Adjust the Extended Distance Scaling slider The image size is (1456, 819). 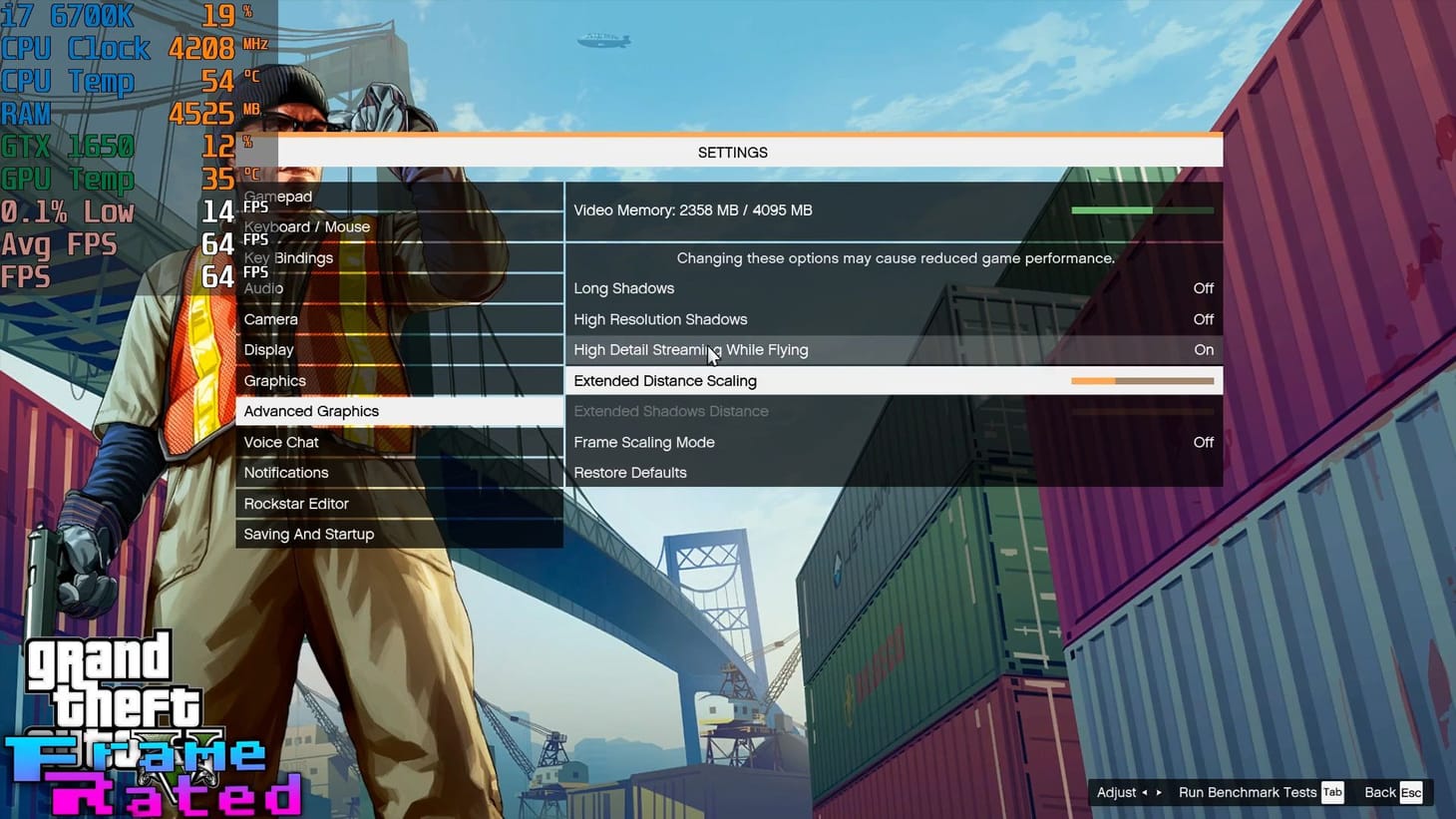coord(1142,380)
